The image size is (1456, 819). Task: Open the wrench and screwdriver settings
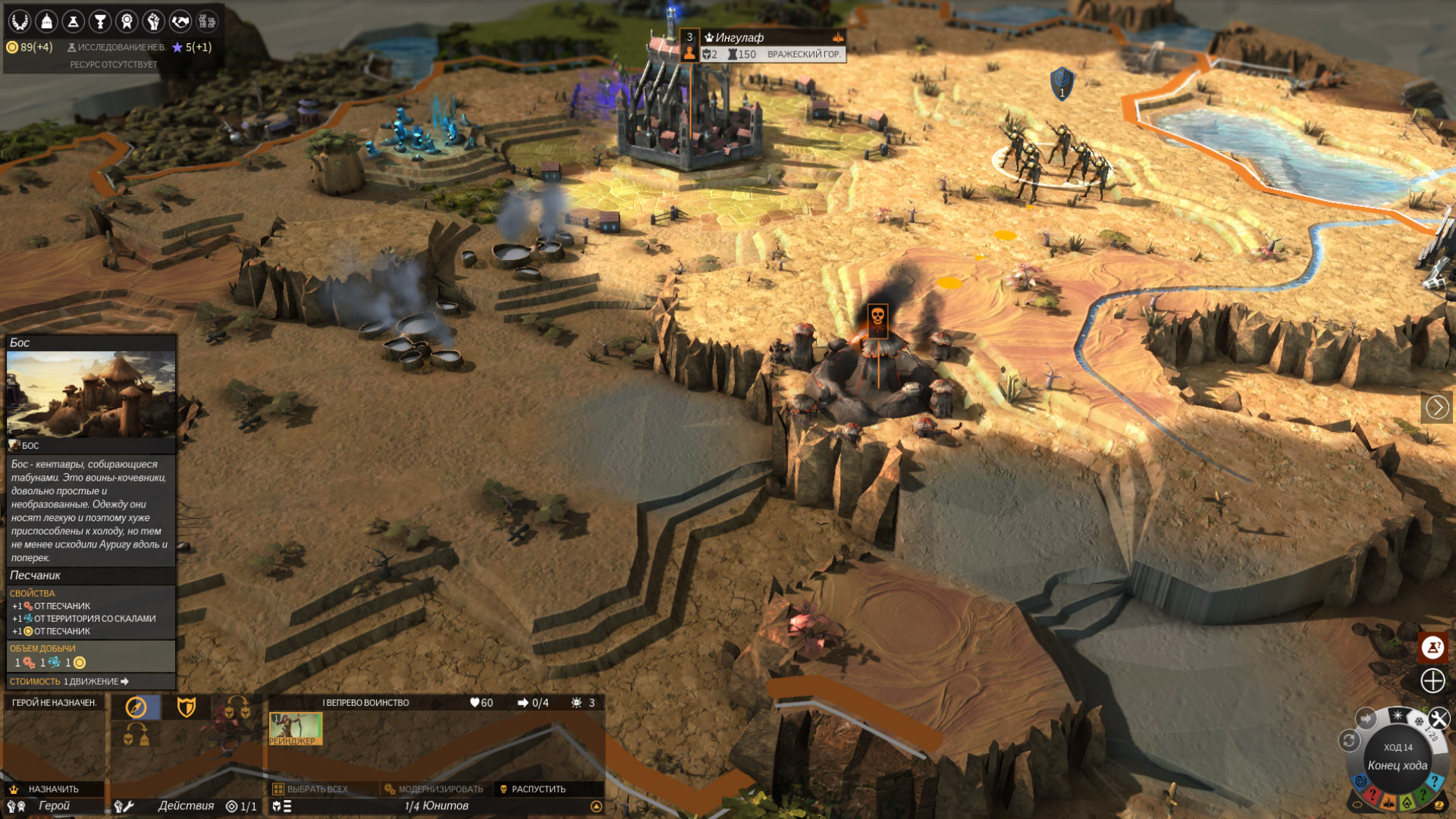1439,718
